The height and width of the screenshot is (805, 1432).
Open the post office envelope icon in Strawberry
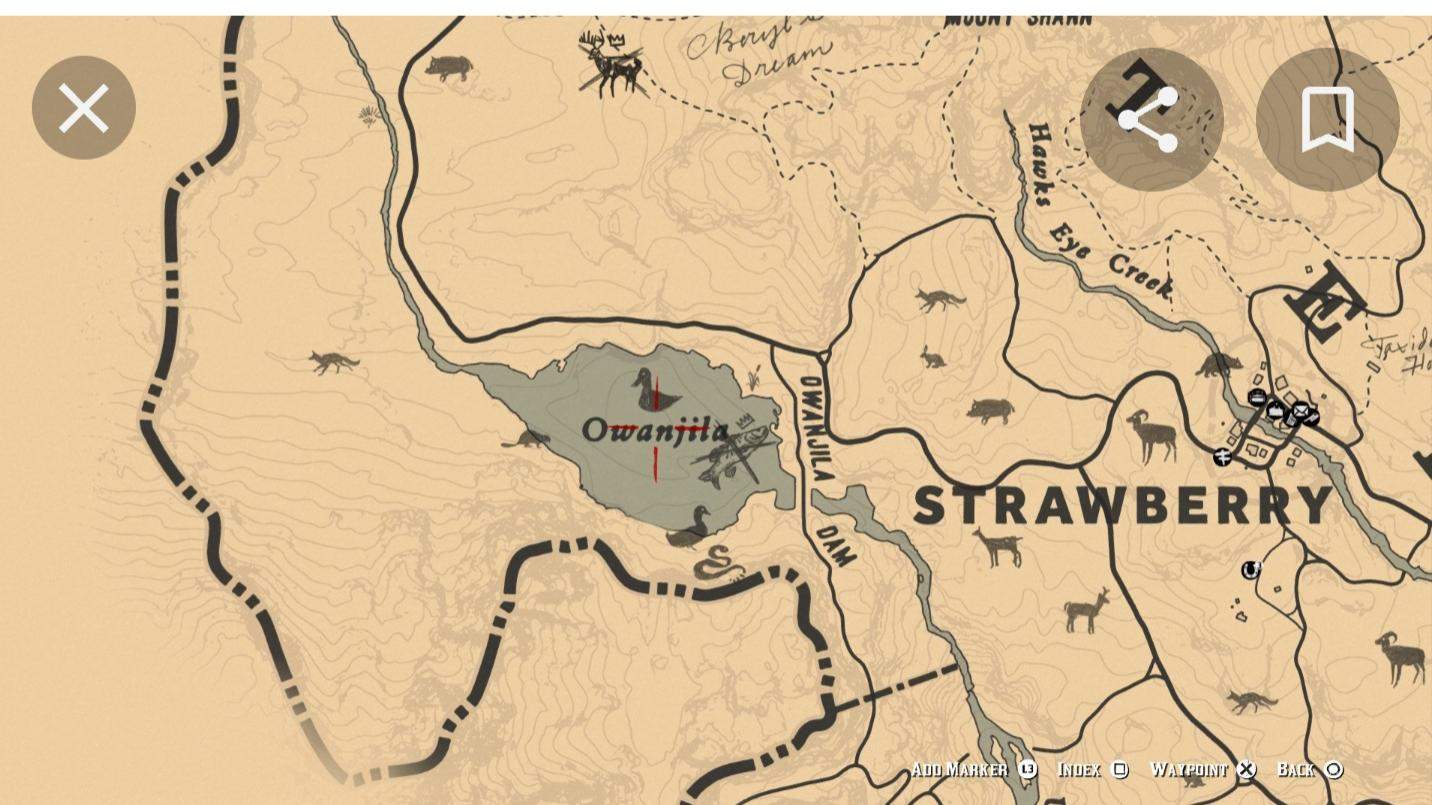(x=1301, y=410)
